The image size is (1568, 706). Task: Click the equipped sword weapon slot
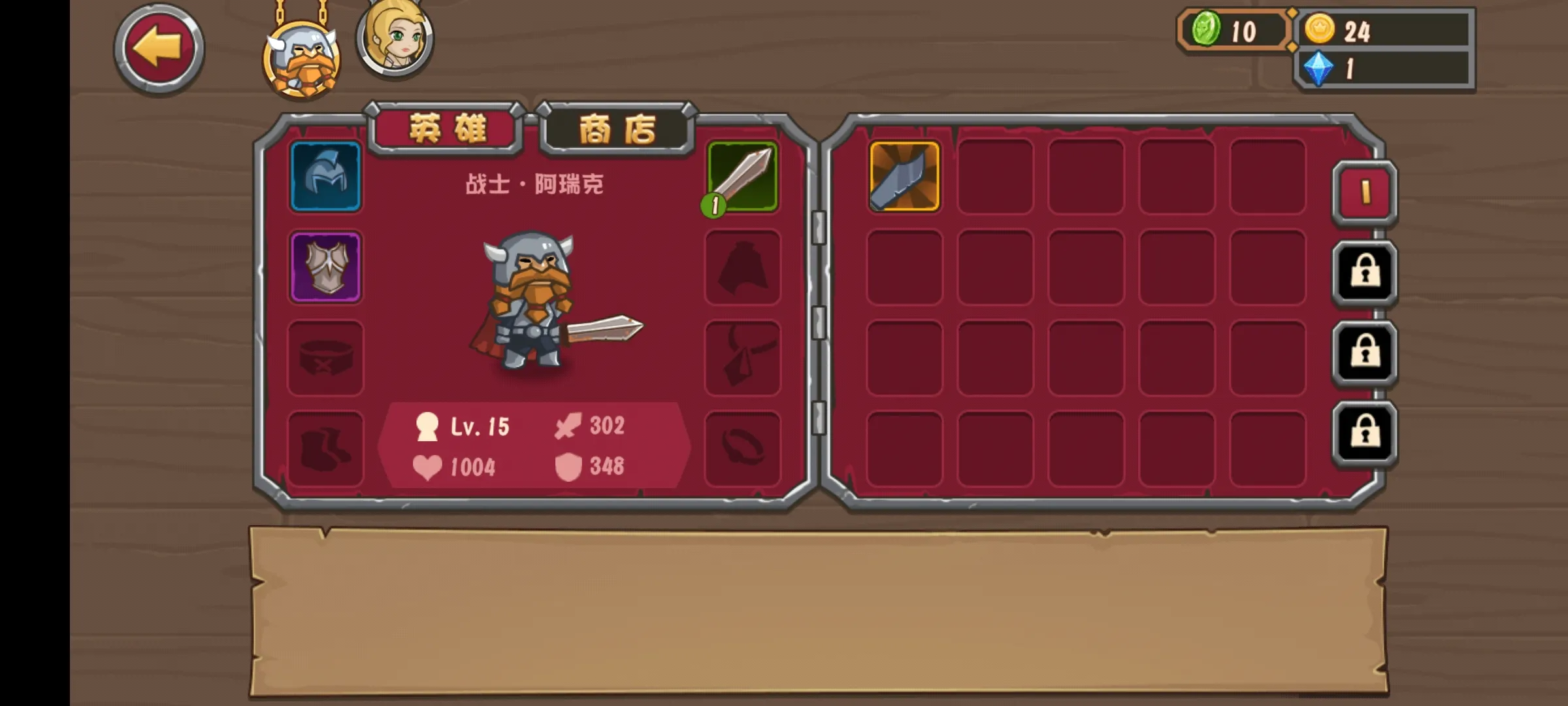pyautogui.click(x=743, y=176)
